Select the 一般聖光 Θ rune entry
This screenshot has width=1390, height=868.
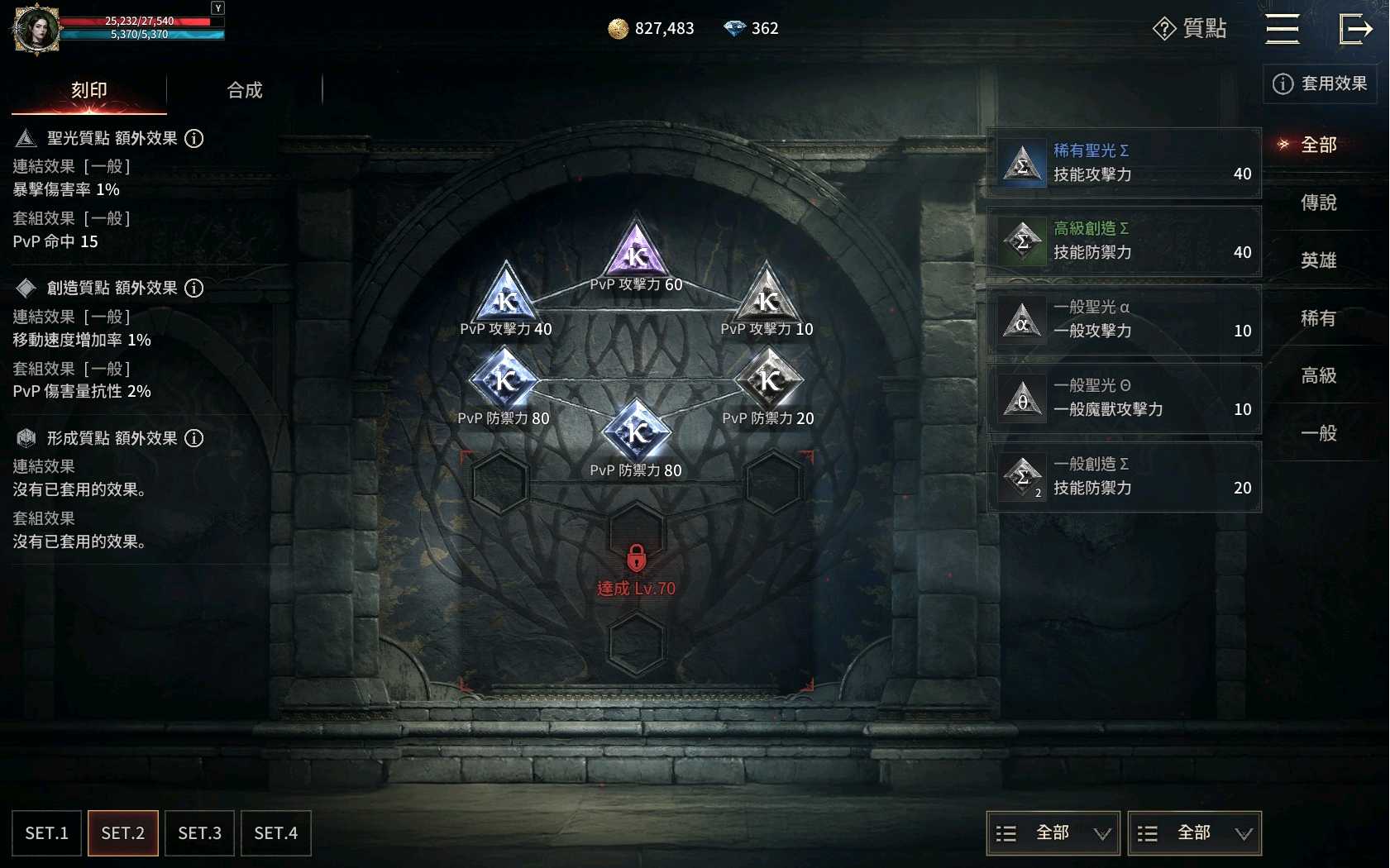coord(1124,398)
